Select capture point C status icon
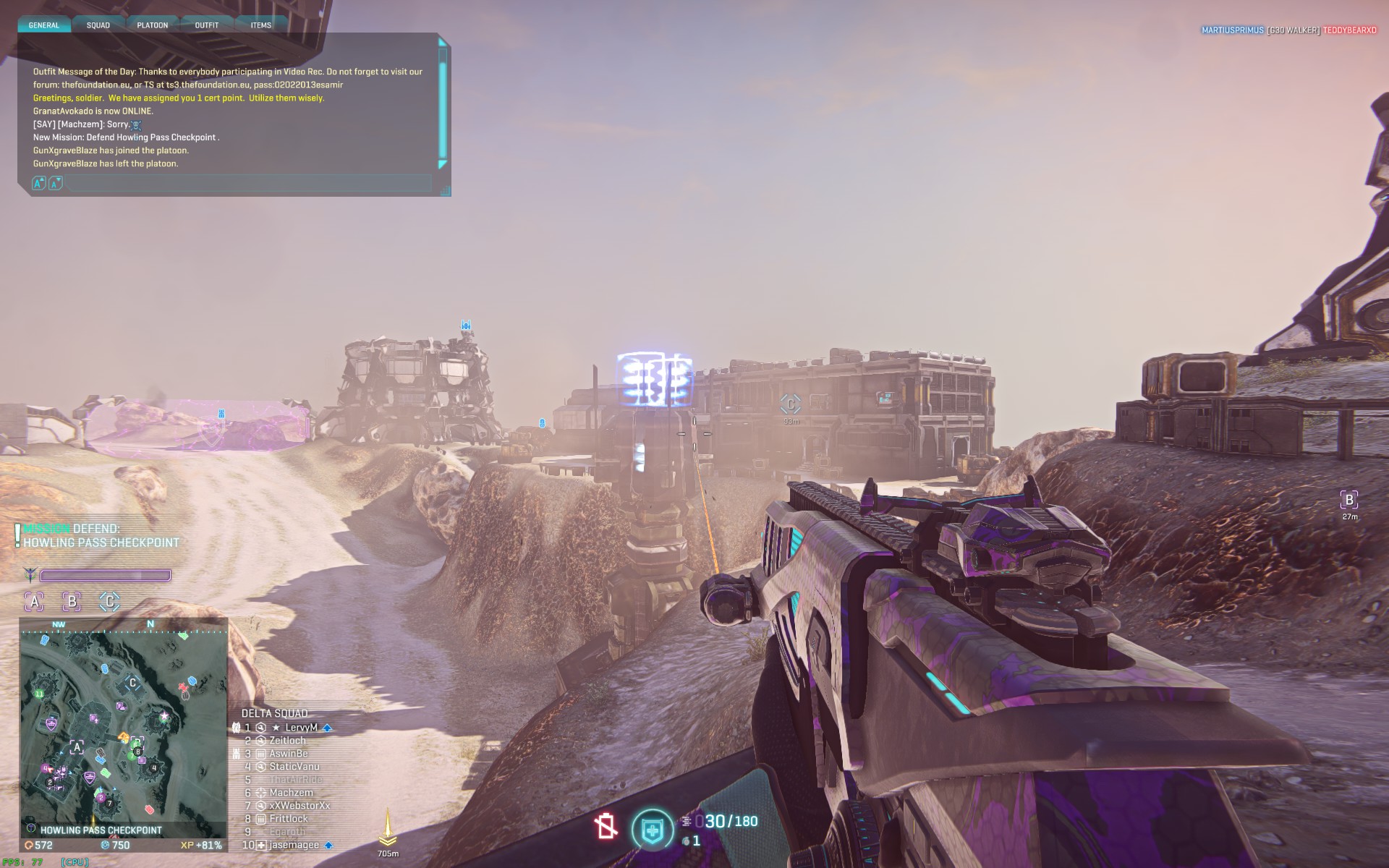The width and height of the screenshot is (1389, 868). coord(109,601)
